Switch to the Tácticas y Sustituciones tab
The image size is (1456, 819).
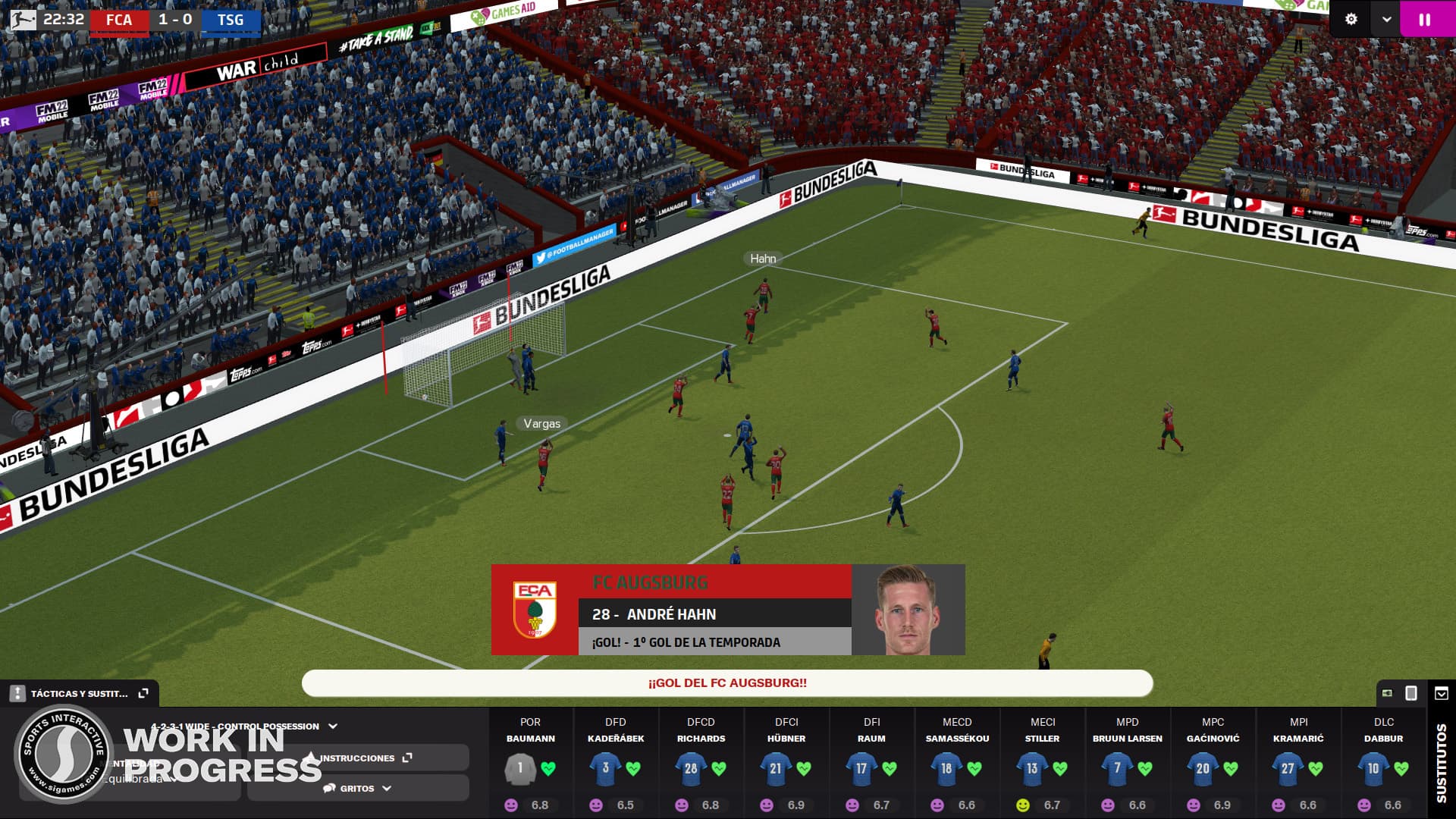click(78, 693)
